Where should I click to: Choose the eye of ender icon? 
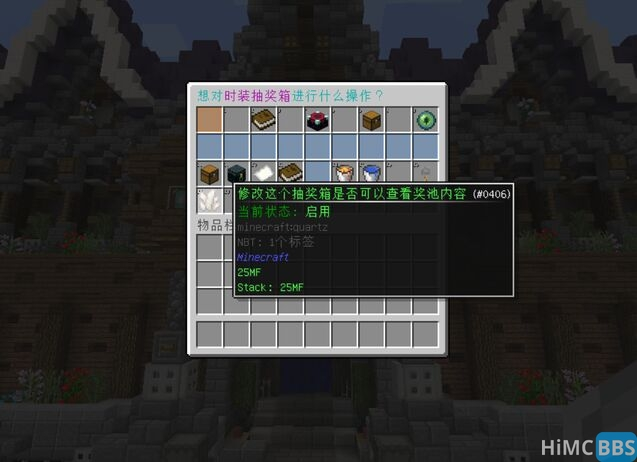pyautogui.click(x=425, y=121)
